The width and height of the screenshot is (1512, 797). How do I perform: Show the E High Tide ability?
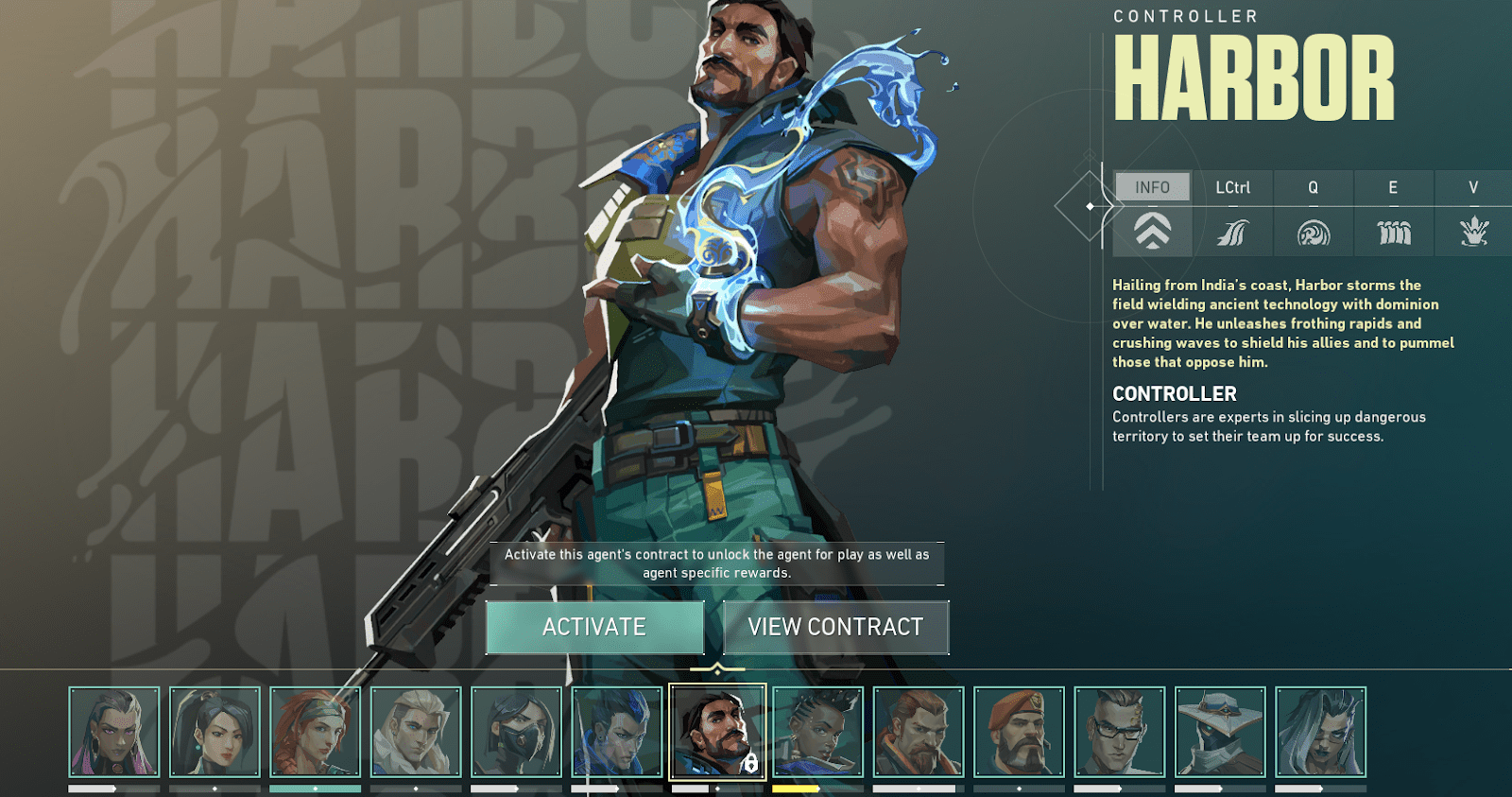(x=1393, y=214)
